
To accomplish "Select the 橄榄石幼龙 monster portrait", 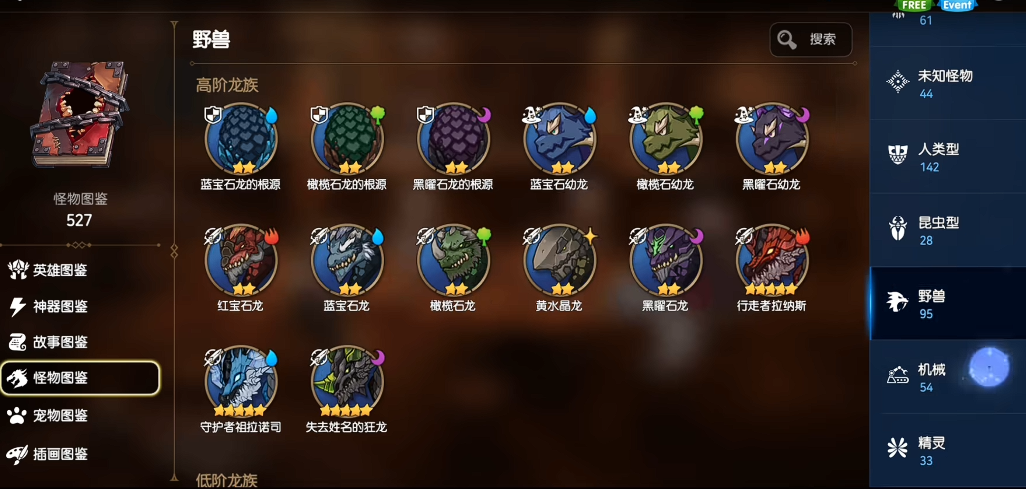I will pos(666,139).
